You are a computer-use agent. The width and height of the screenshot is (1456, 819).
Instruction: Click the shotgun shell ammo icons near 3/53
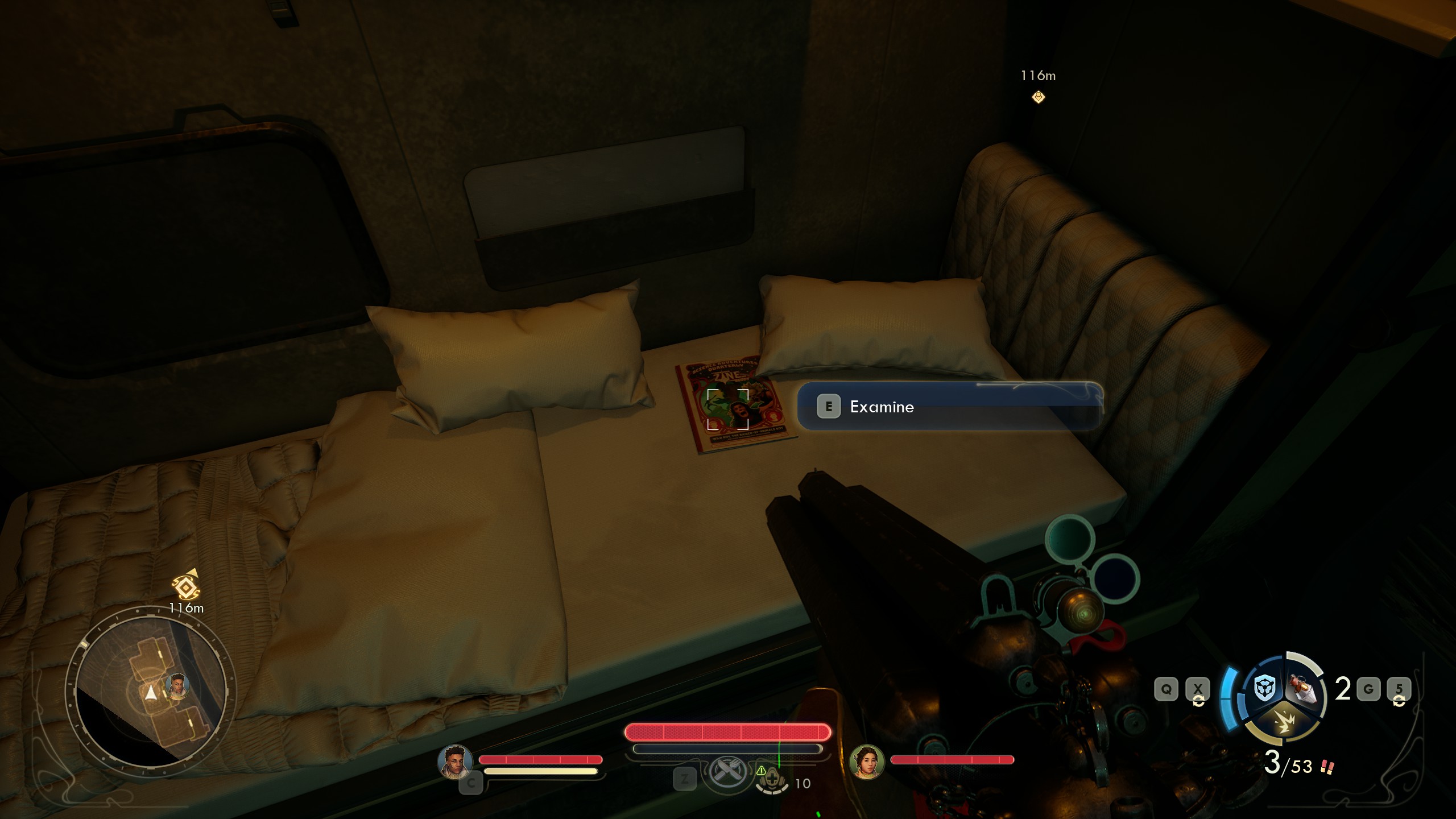click(x=1326, y=767)
